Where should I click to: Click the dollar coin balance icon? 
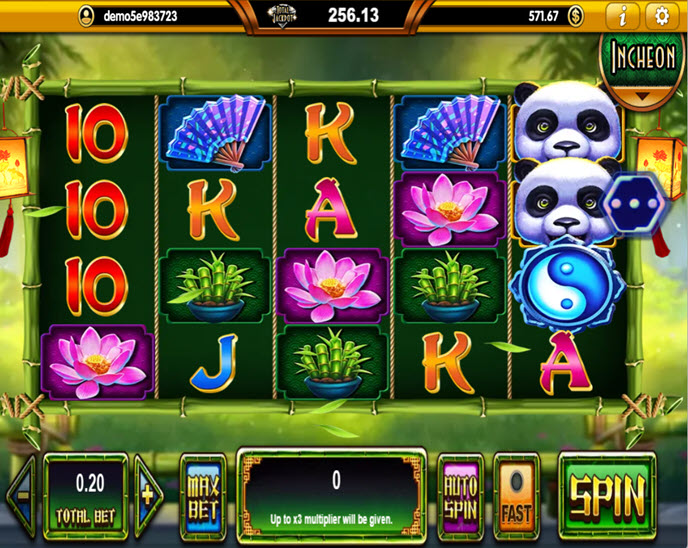[x=576, y=15]
